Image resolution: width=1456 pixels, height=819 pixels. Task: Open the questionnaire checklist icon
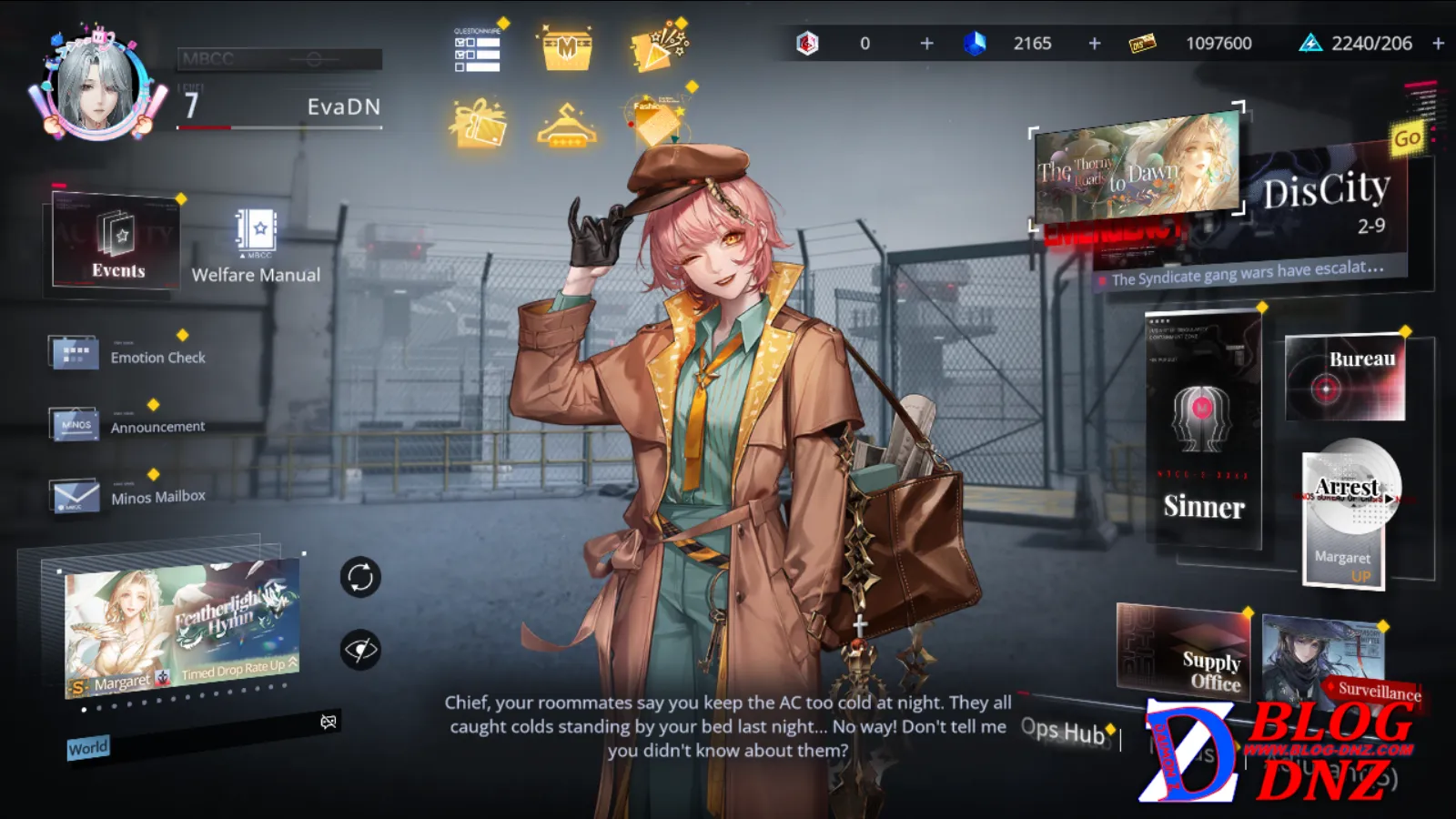pyautogui.click(x=478, y=49)
